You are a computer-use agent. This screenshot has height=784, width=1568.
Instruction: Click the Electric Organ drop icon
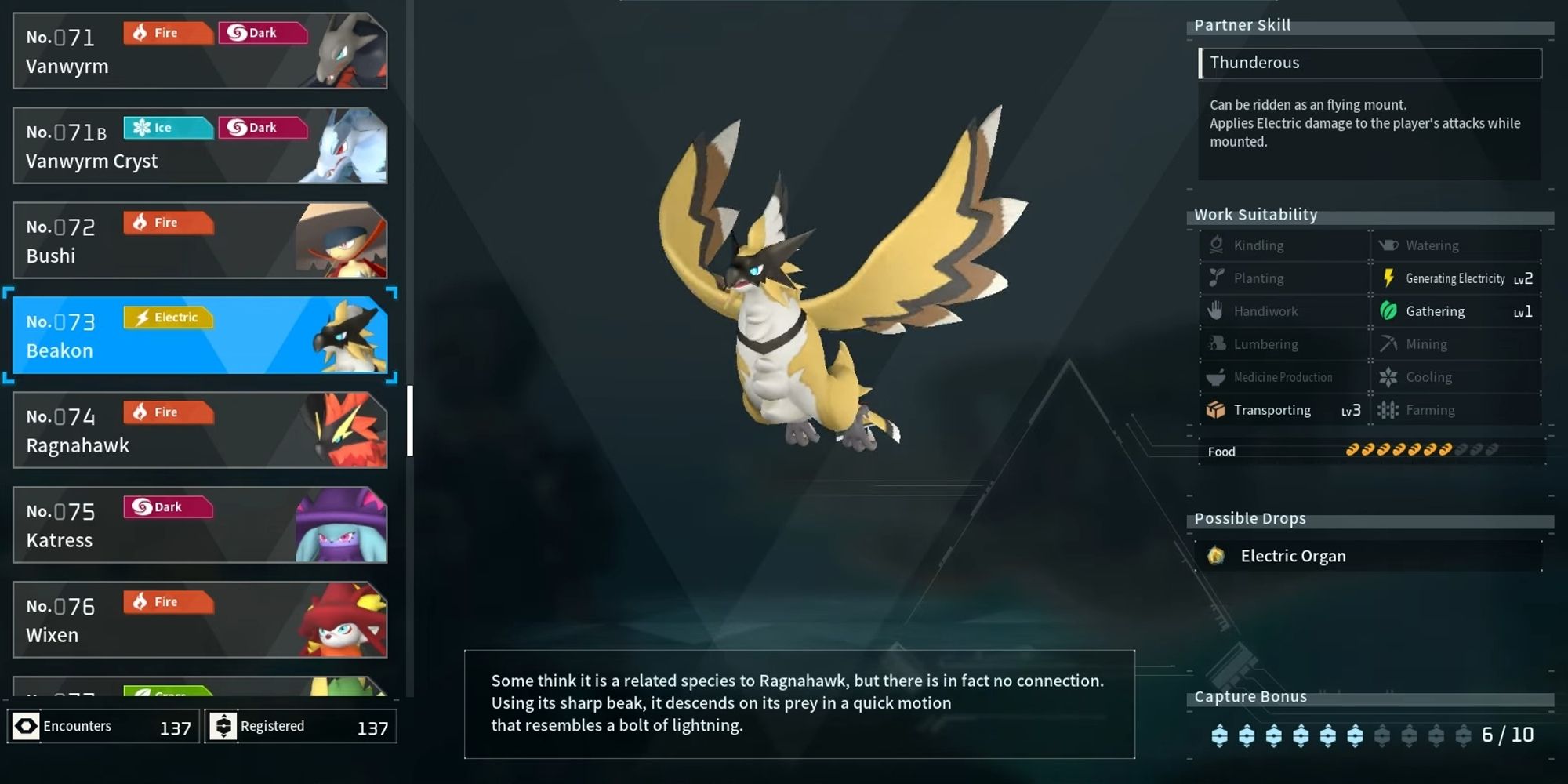point(1218,555)
